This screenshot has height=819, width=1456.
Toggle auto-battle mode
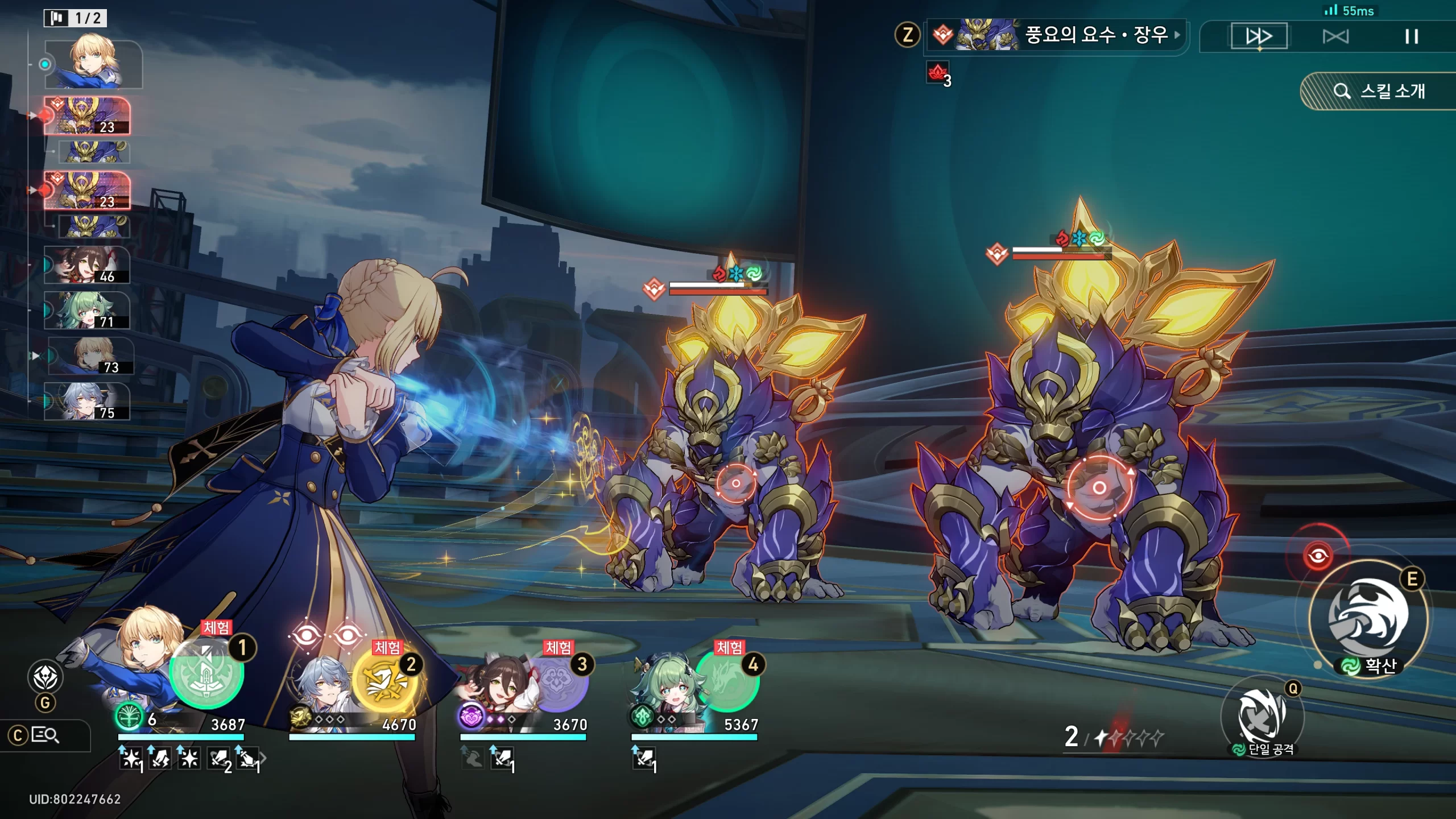click(x=1335, y=37)
